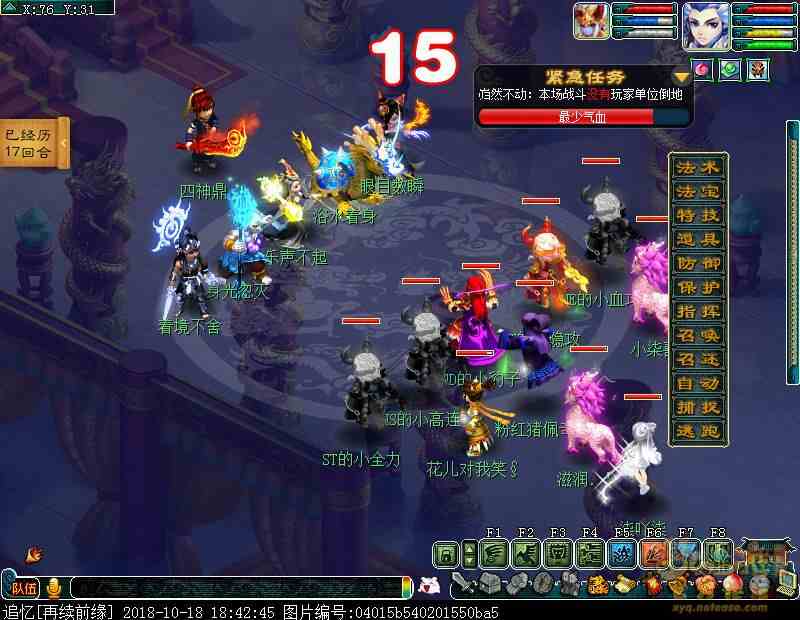Open the 法术 spell menu
Screen dimensions: 800x620
[698, 167]
